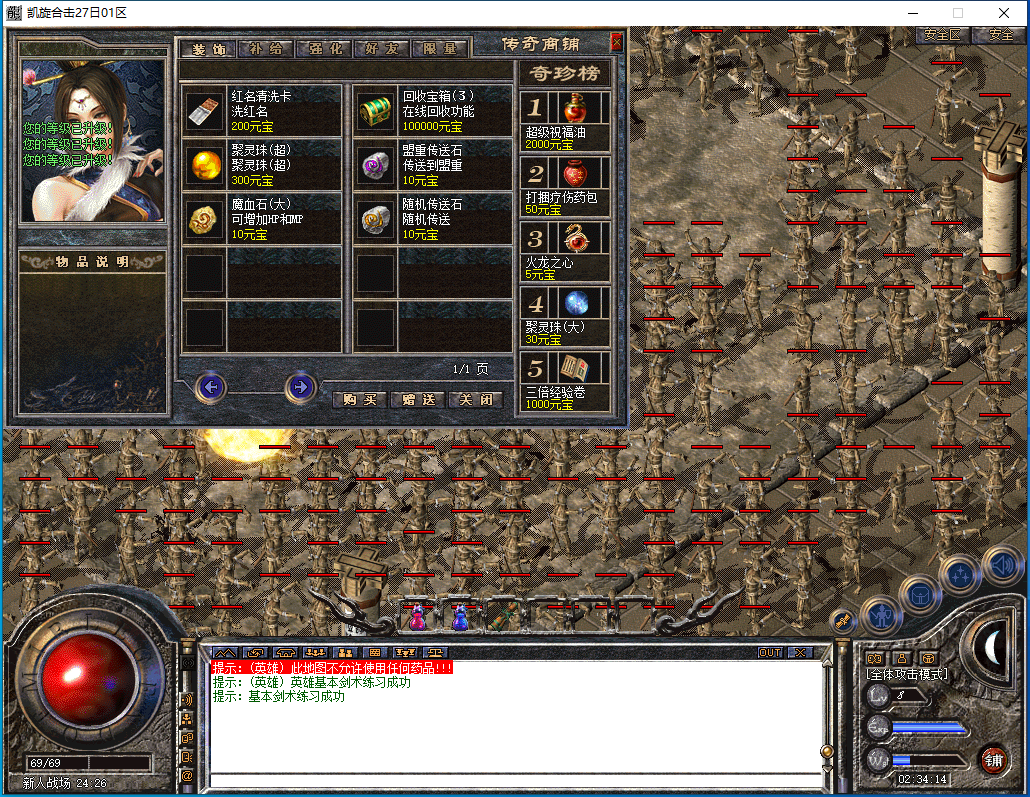Pick the 魔血石(大) item
Screen dimensions: 1030x797
coord(261,219)
